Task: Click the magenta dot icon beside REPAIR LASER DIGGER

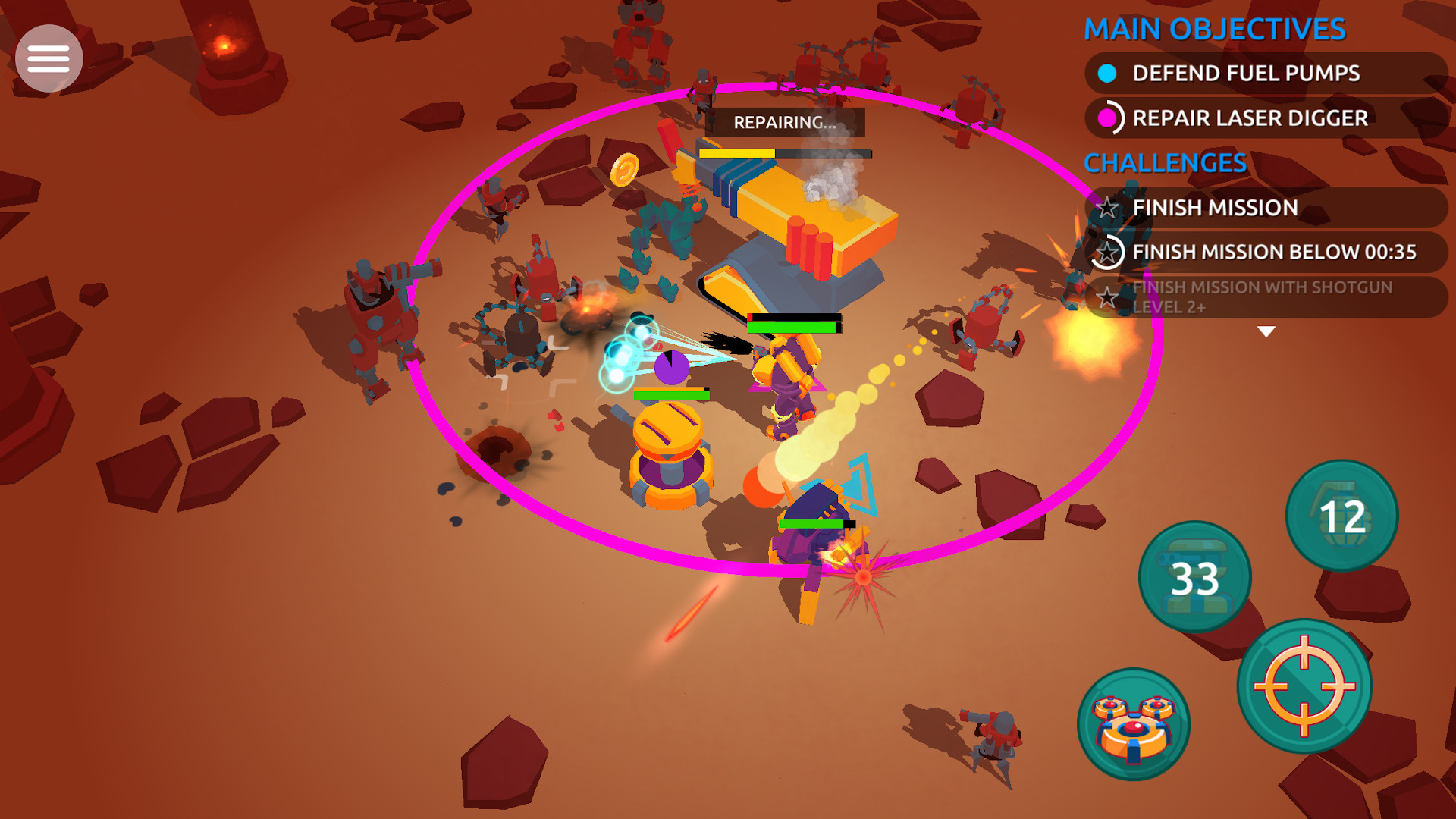Action: click(1107, 118)
